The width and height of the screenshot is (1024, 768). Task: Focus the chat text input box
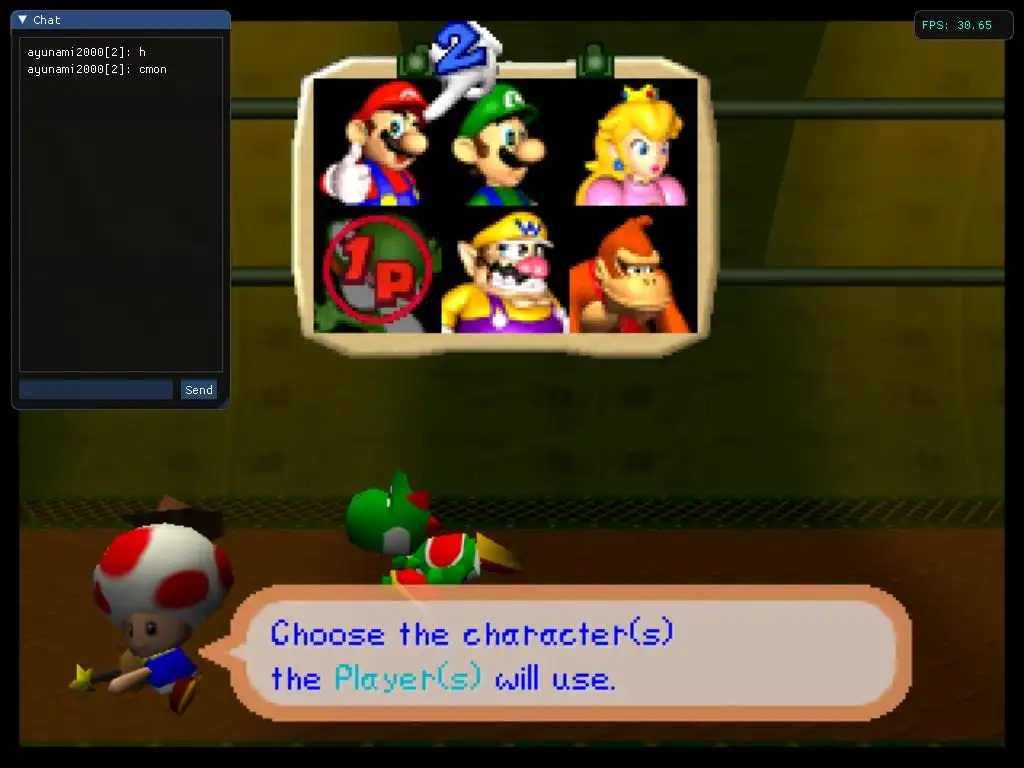pos(96,390)
